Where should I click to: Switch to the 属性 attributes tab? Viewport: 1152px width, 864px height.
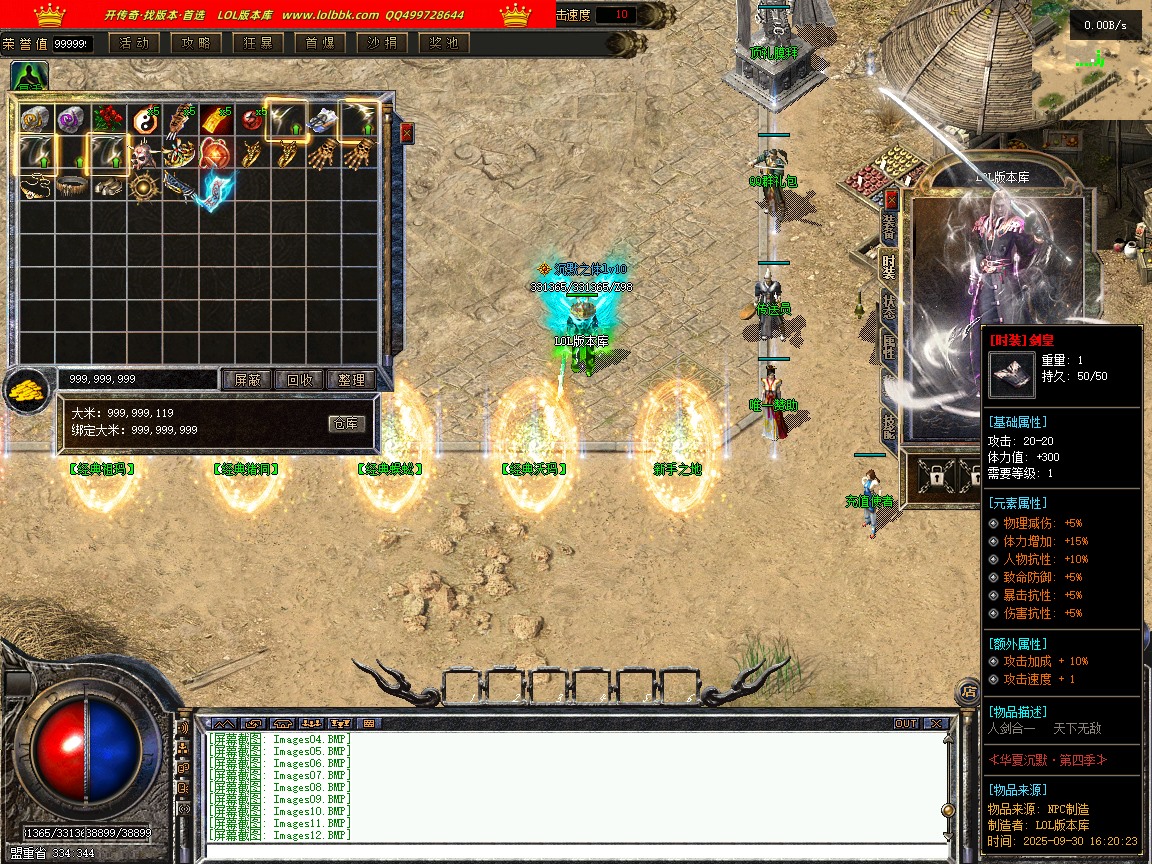[889, 347]
